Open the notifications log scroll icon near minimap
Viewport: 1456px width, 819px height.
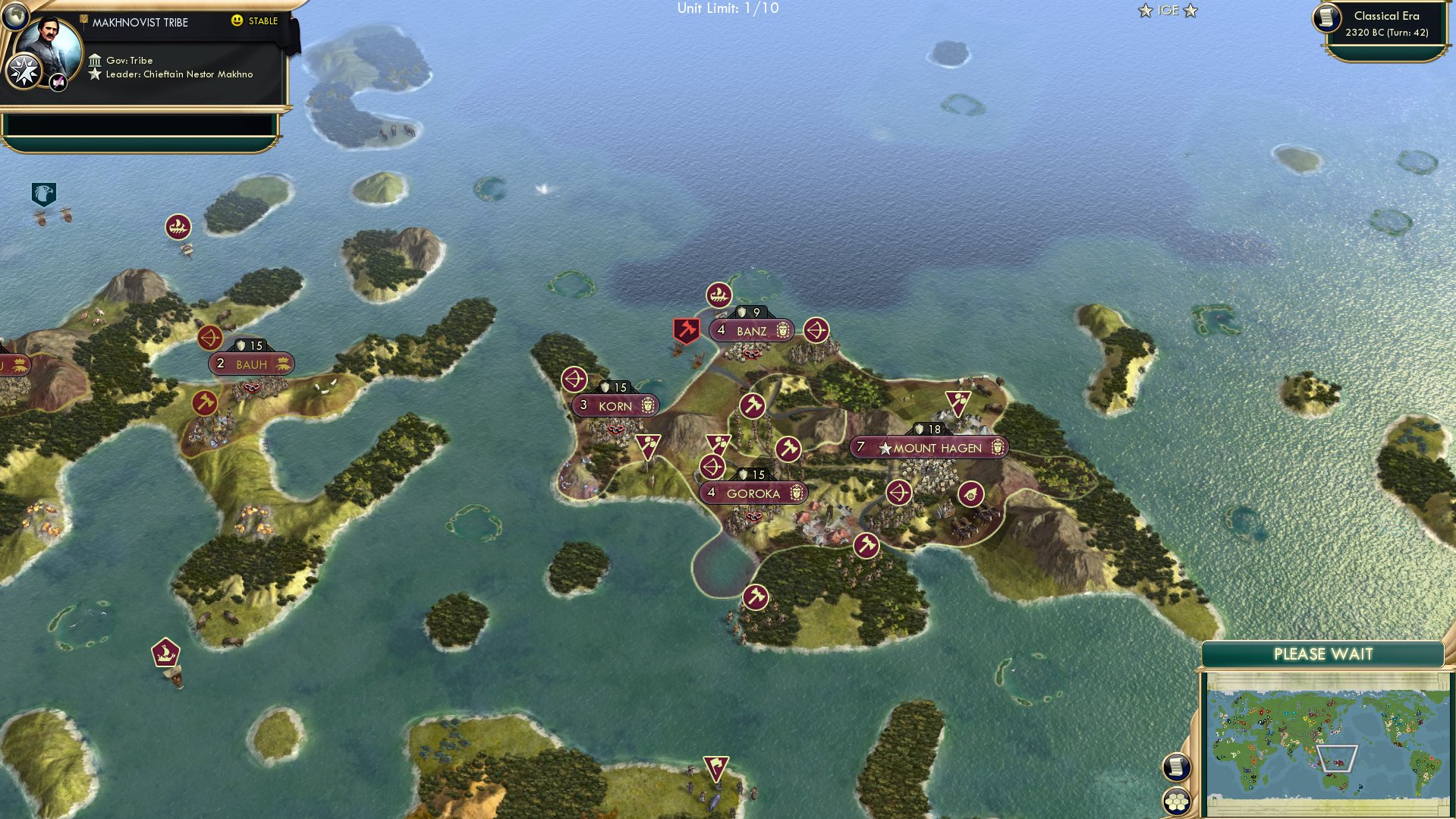[1177, 767]
